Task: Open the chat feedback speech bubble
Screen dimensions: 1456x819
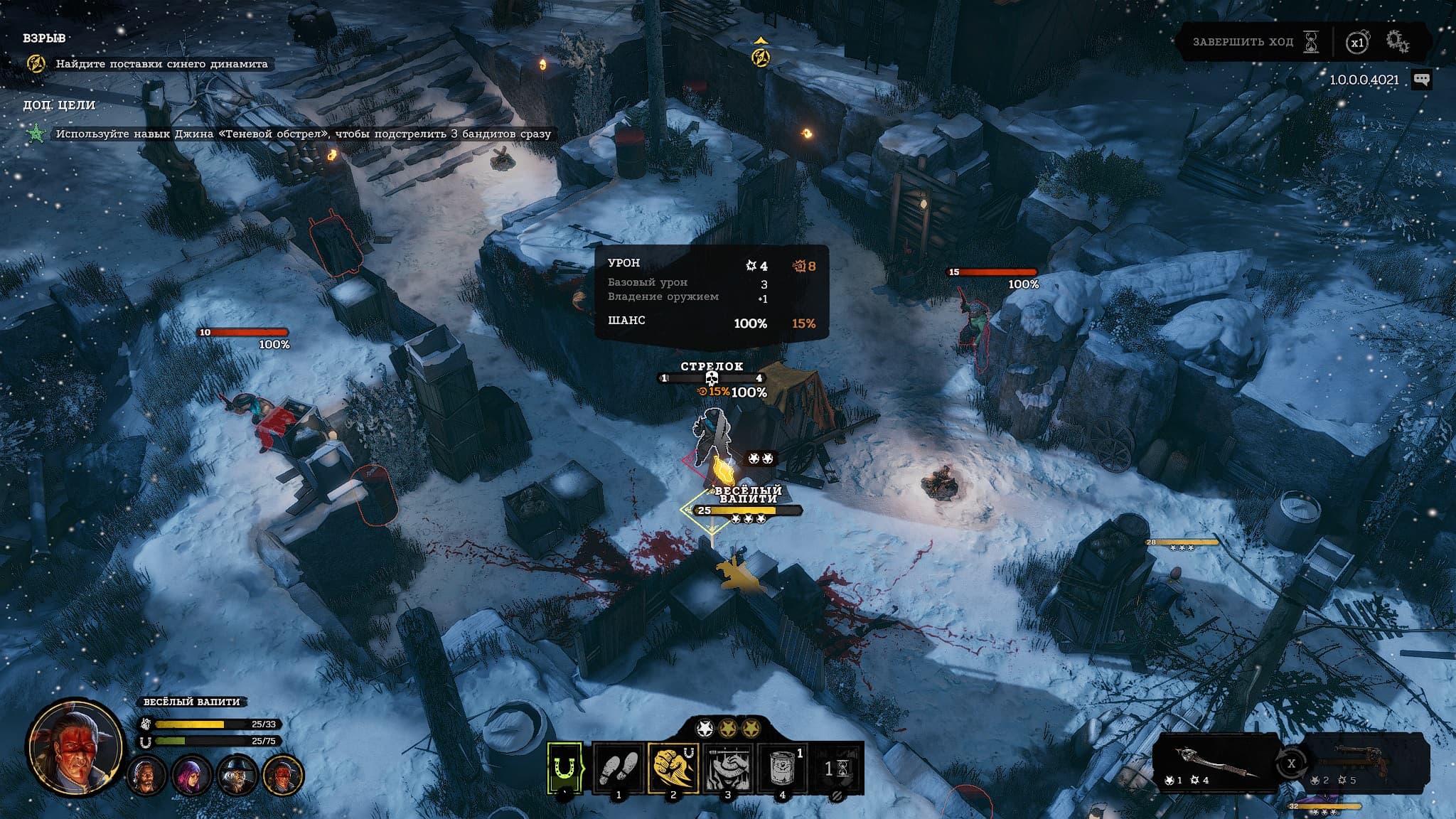Action: 1421,80
